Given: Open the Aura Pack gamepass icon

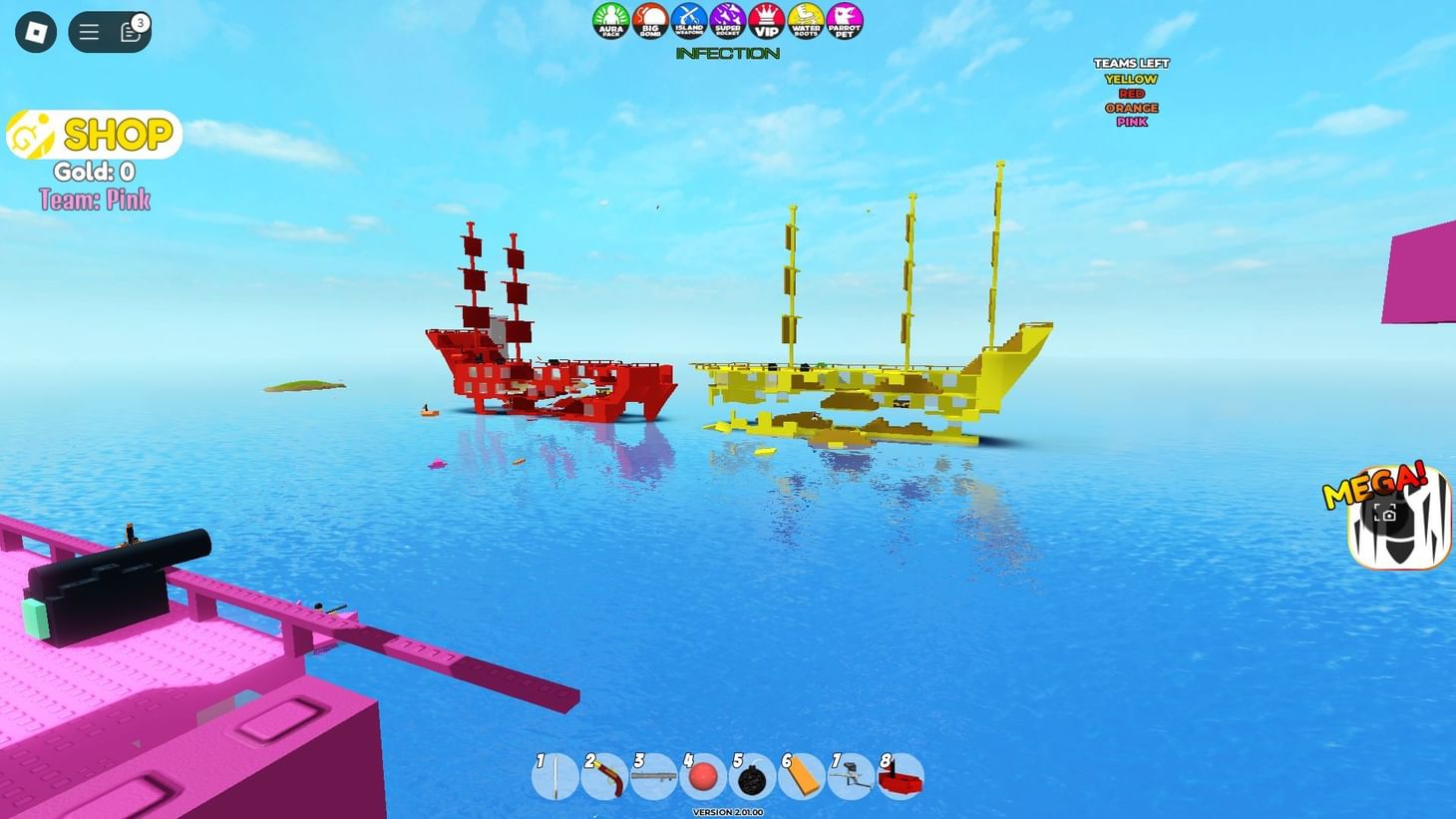Looking at the screenshot, I should point(611,20).
